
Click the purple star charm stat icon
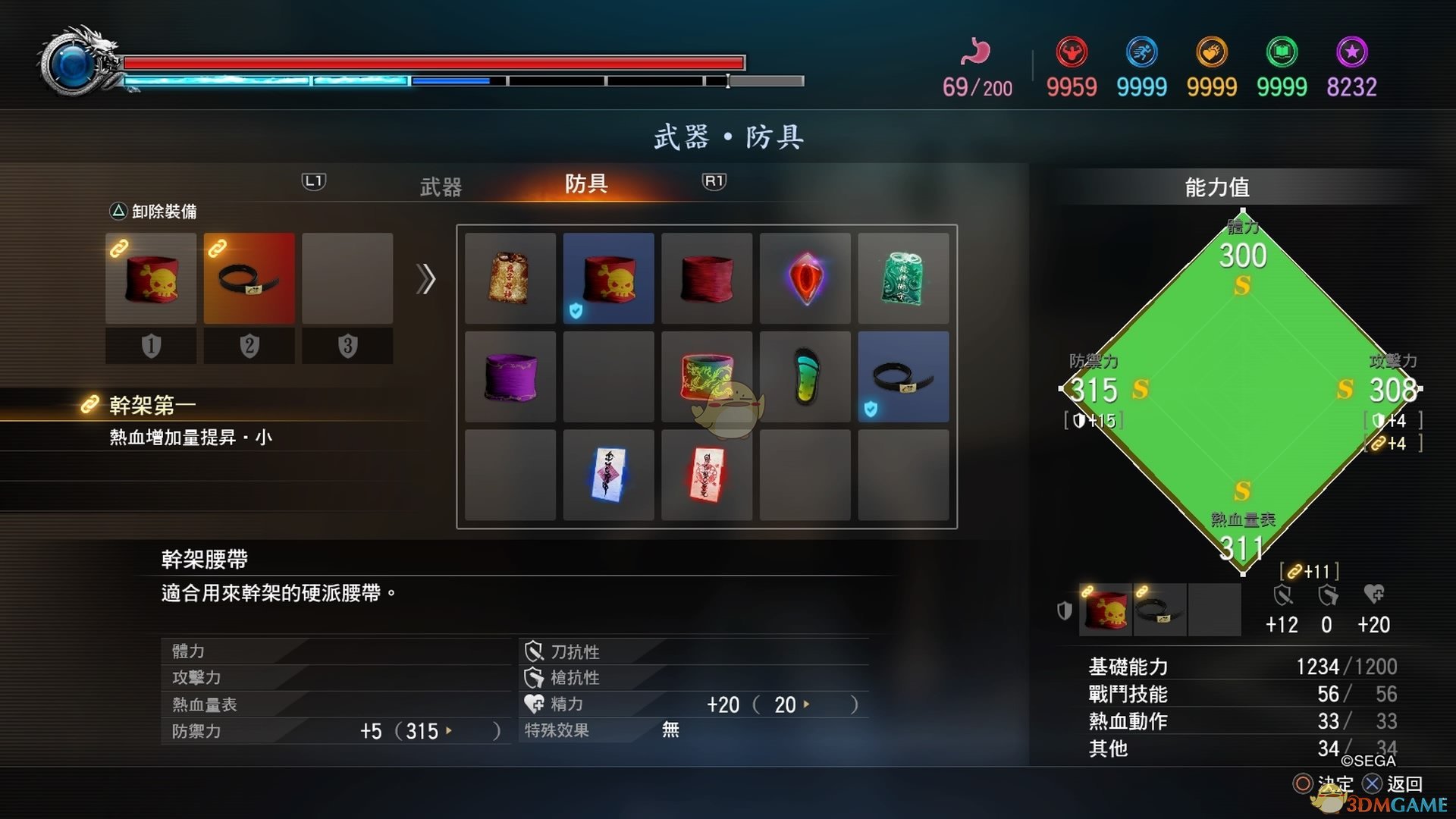tap(1353, 52)
